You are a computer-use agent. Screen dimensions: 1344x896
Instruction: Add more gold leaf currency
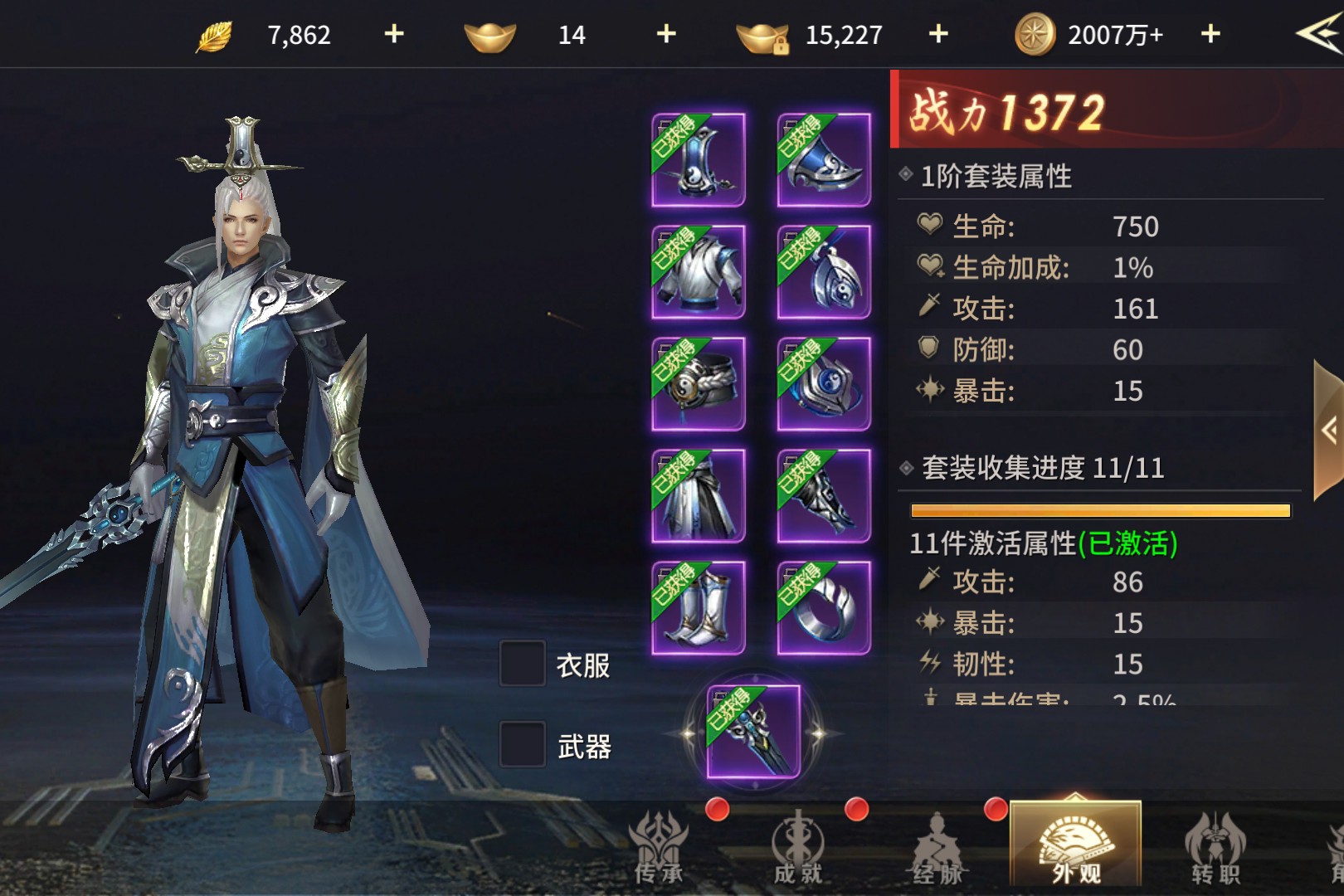point(394,34)
